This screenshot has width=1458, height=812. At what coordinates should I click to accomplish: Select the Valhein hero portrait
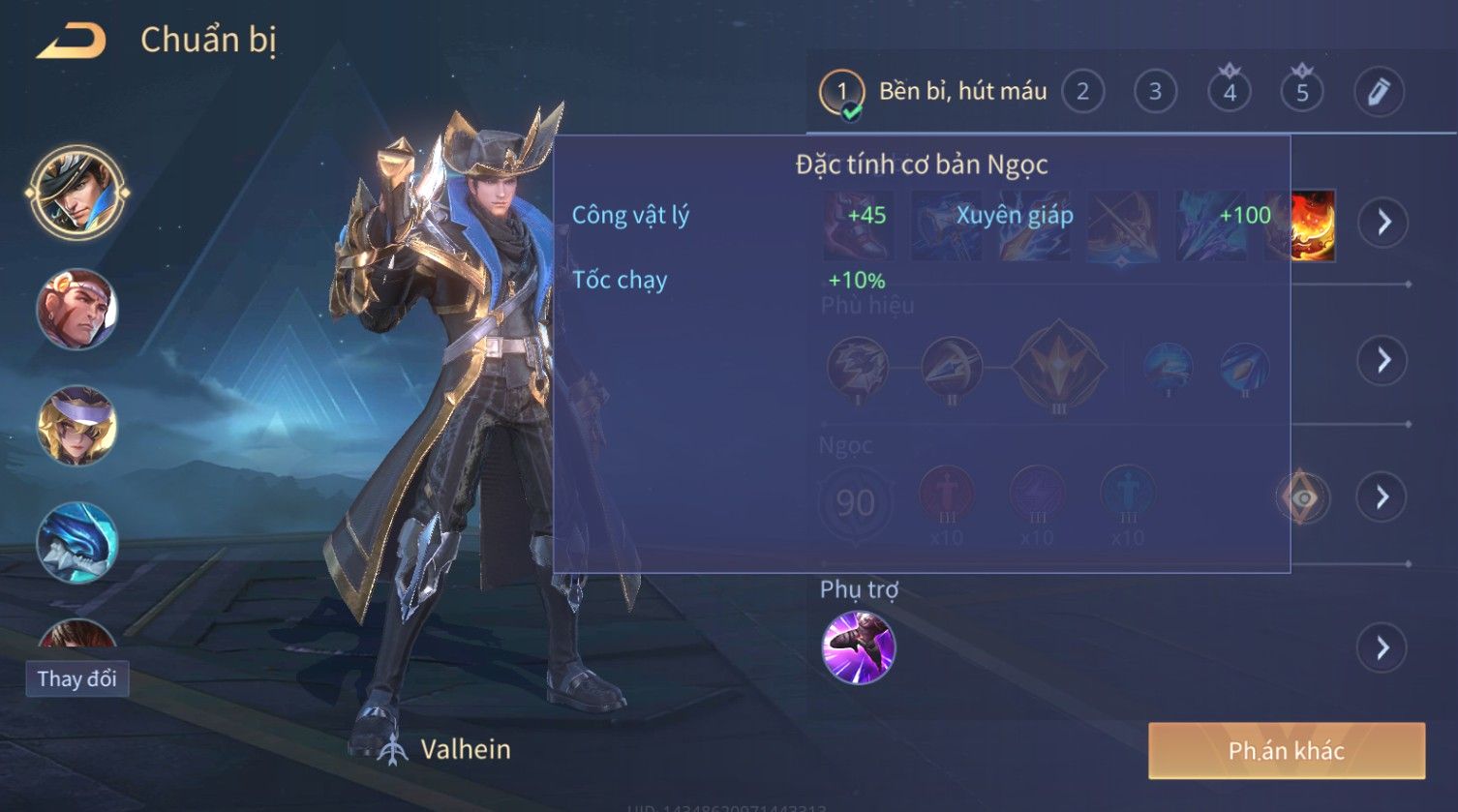(x=77, y=192)
